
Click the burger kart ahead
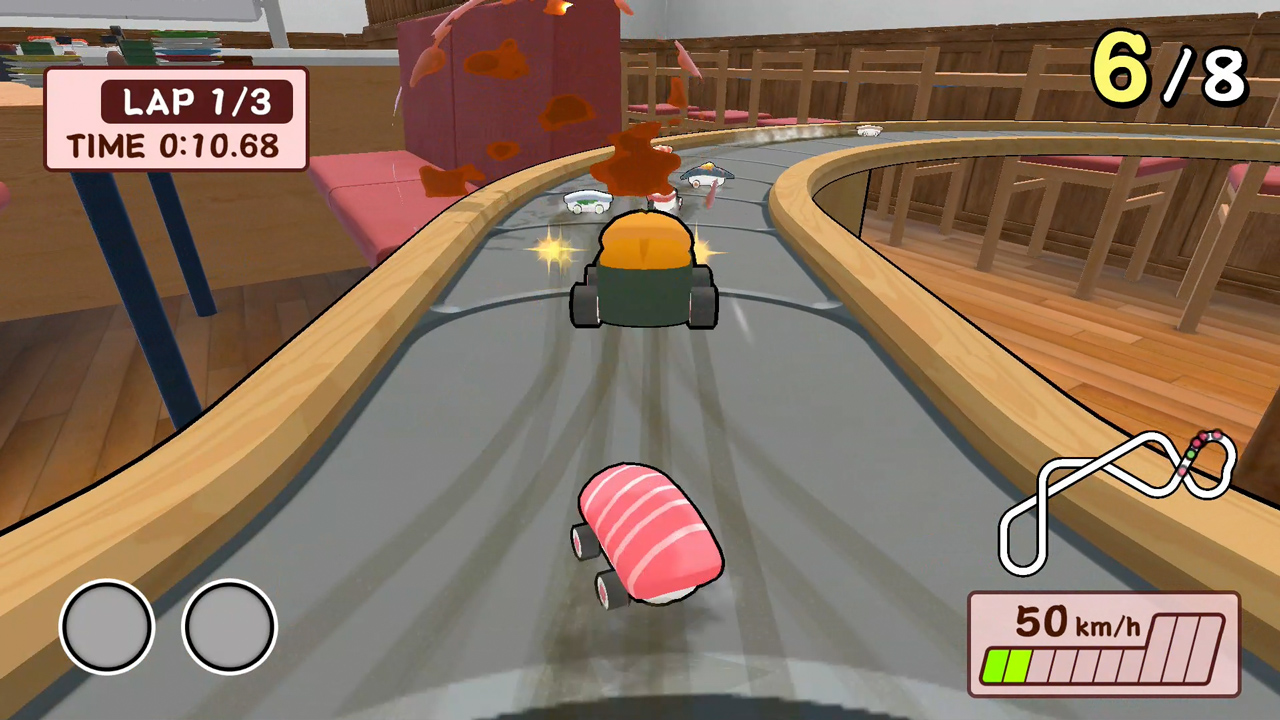pos(645,270)
